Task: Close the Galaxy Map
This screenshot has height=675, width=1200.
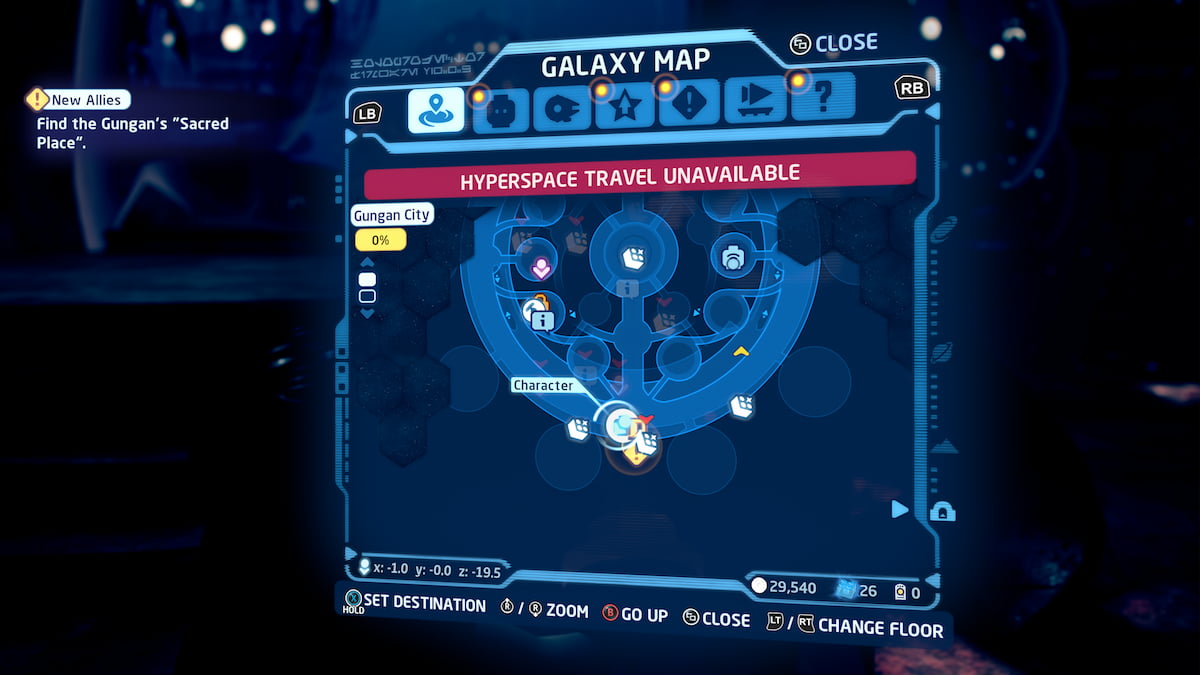Action: click(833, 44)
